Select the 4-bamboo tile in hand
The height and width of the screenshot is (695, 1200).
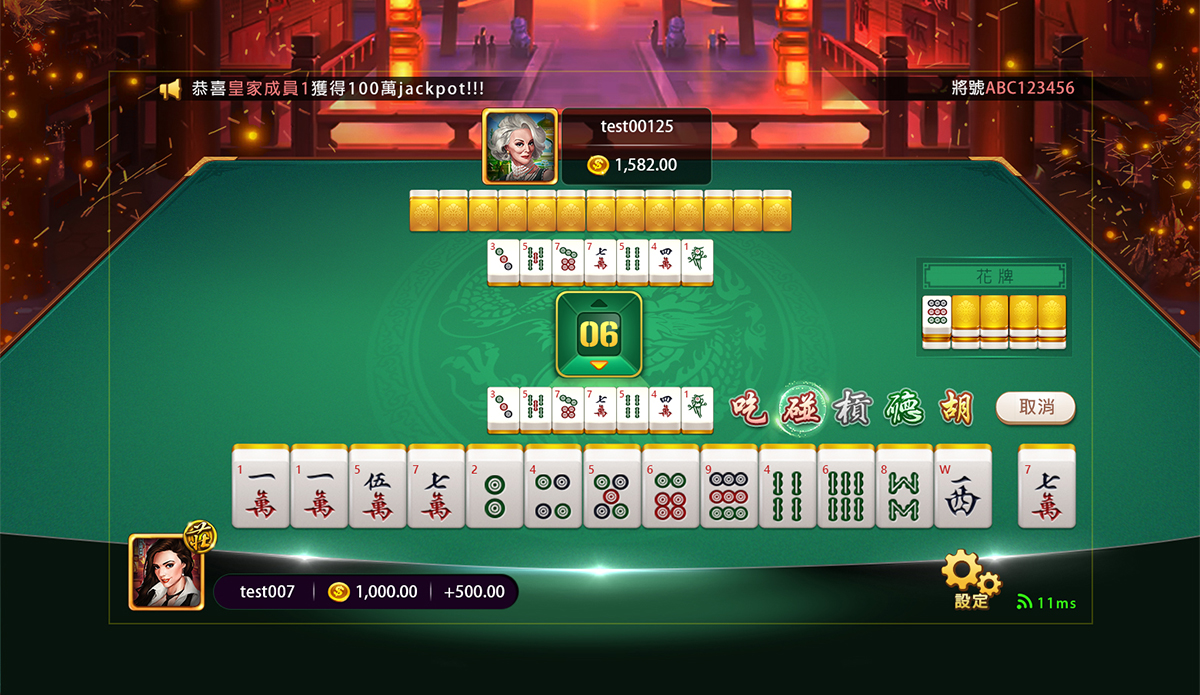coord(787,487)
